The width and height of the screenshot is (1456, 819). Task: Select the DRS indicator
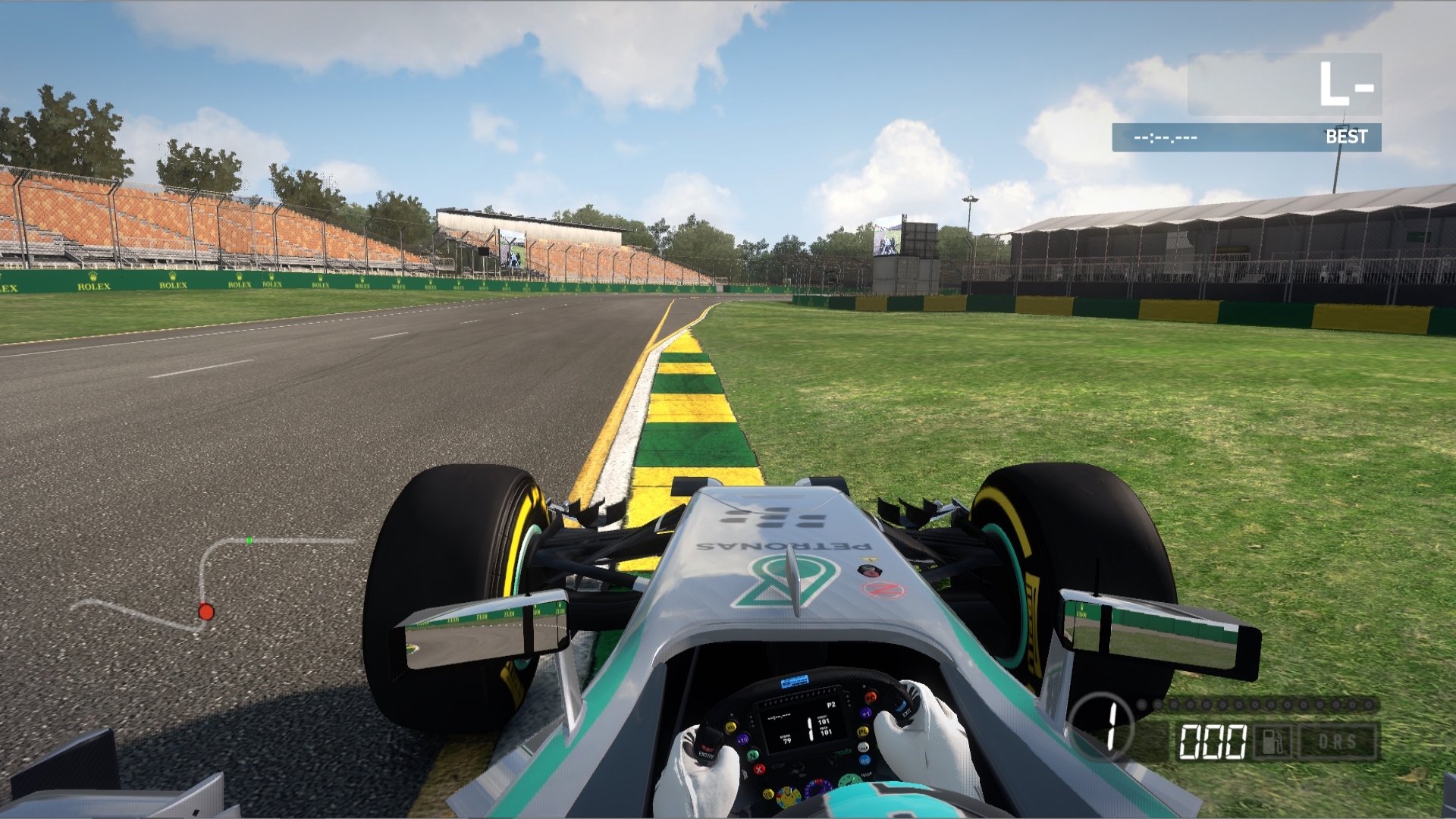[1337, 741]
